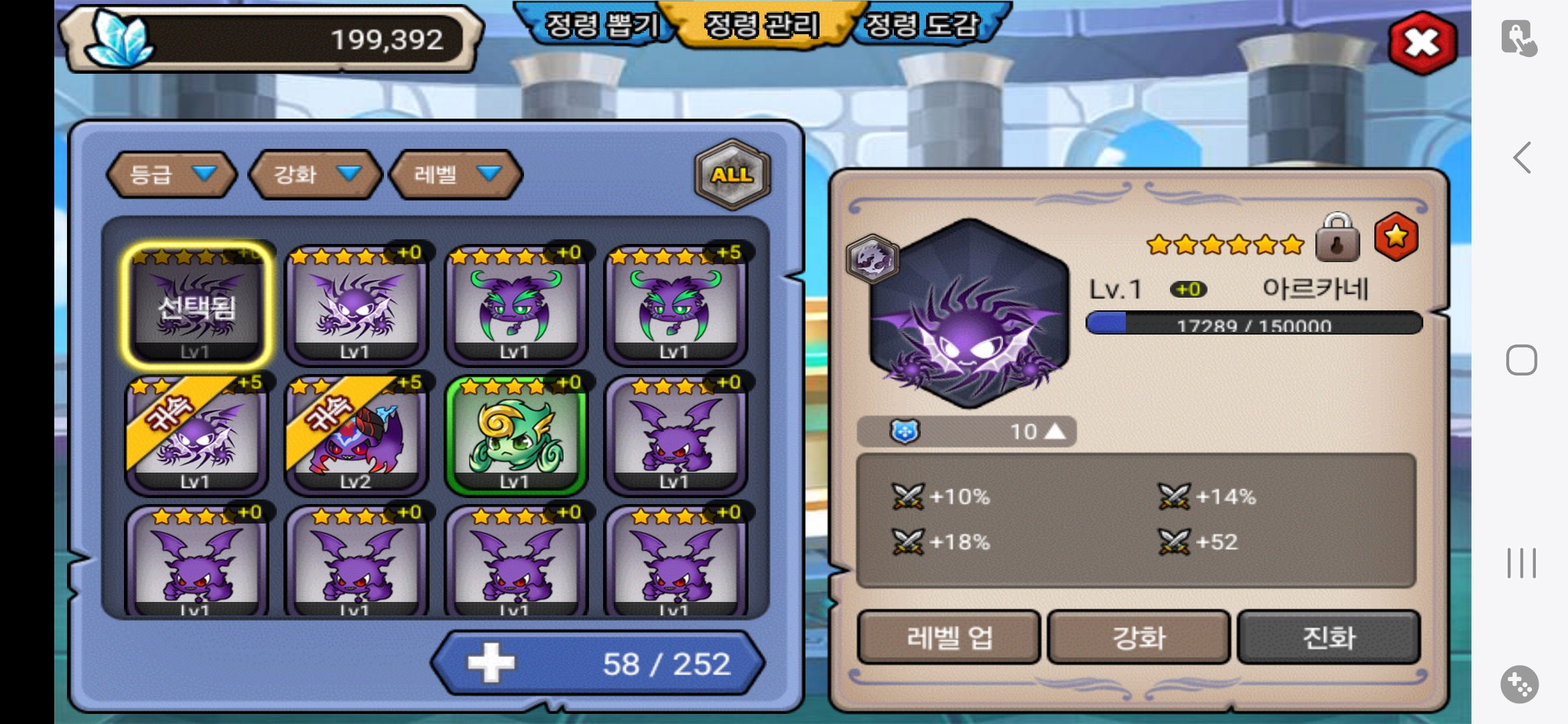Open the gamepad tools overlay icon
The height and width of the screenshot is (724, 1568).
coord(1519,684)
